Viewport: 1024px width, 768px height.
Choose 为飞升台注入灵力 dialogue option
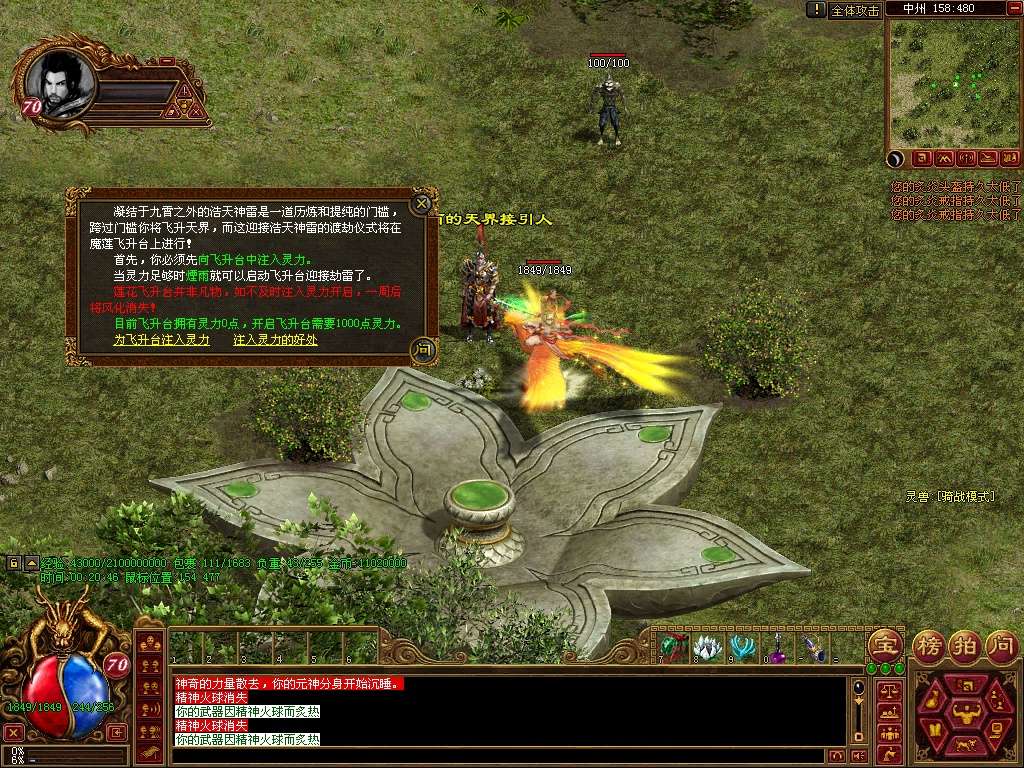click(162, 340)
